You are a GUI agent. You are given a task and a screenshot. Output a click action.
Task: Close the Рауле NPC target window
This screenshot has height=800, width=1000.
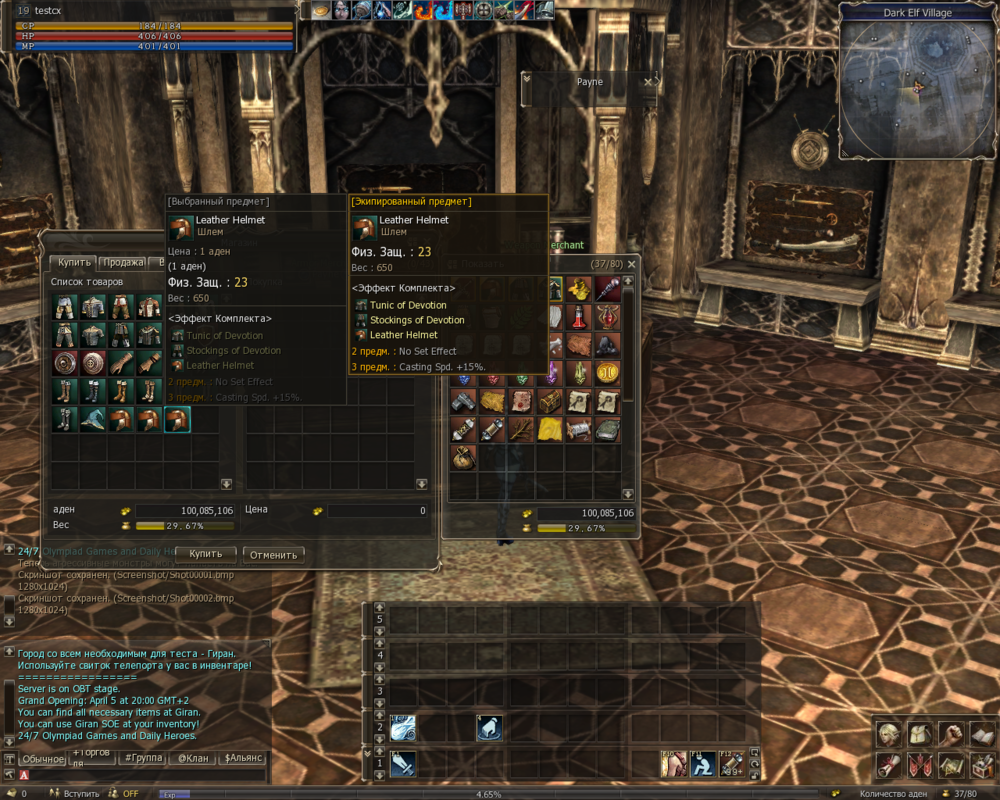coord(647,82)
